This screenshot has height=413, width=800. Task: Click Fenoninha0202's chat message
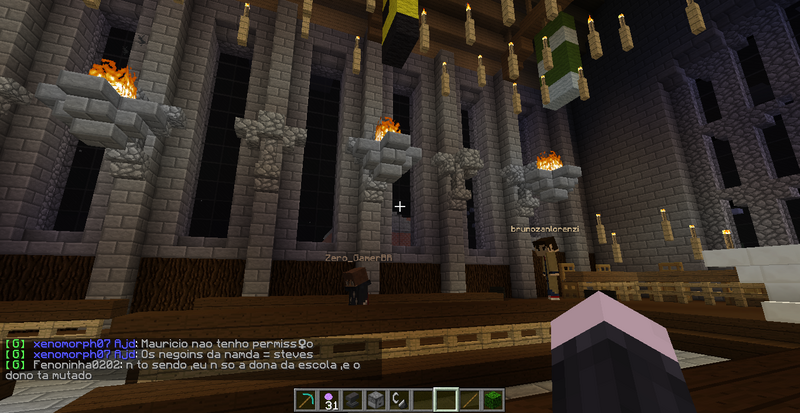coord(180,365)
